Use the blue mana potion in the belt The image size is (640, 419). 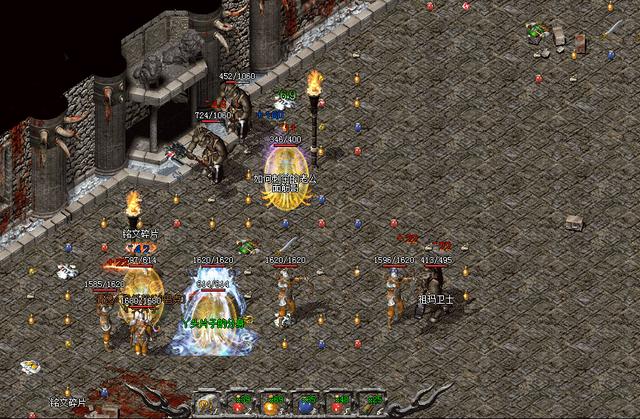click(x=304, y=406)
